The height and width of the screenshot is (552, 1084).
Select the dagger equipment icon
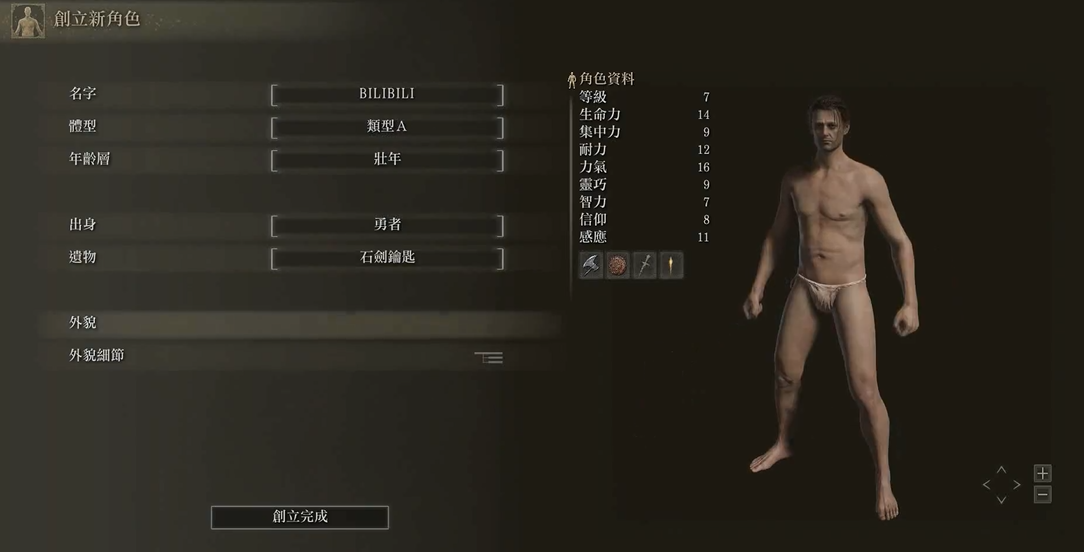[644, 265]
